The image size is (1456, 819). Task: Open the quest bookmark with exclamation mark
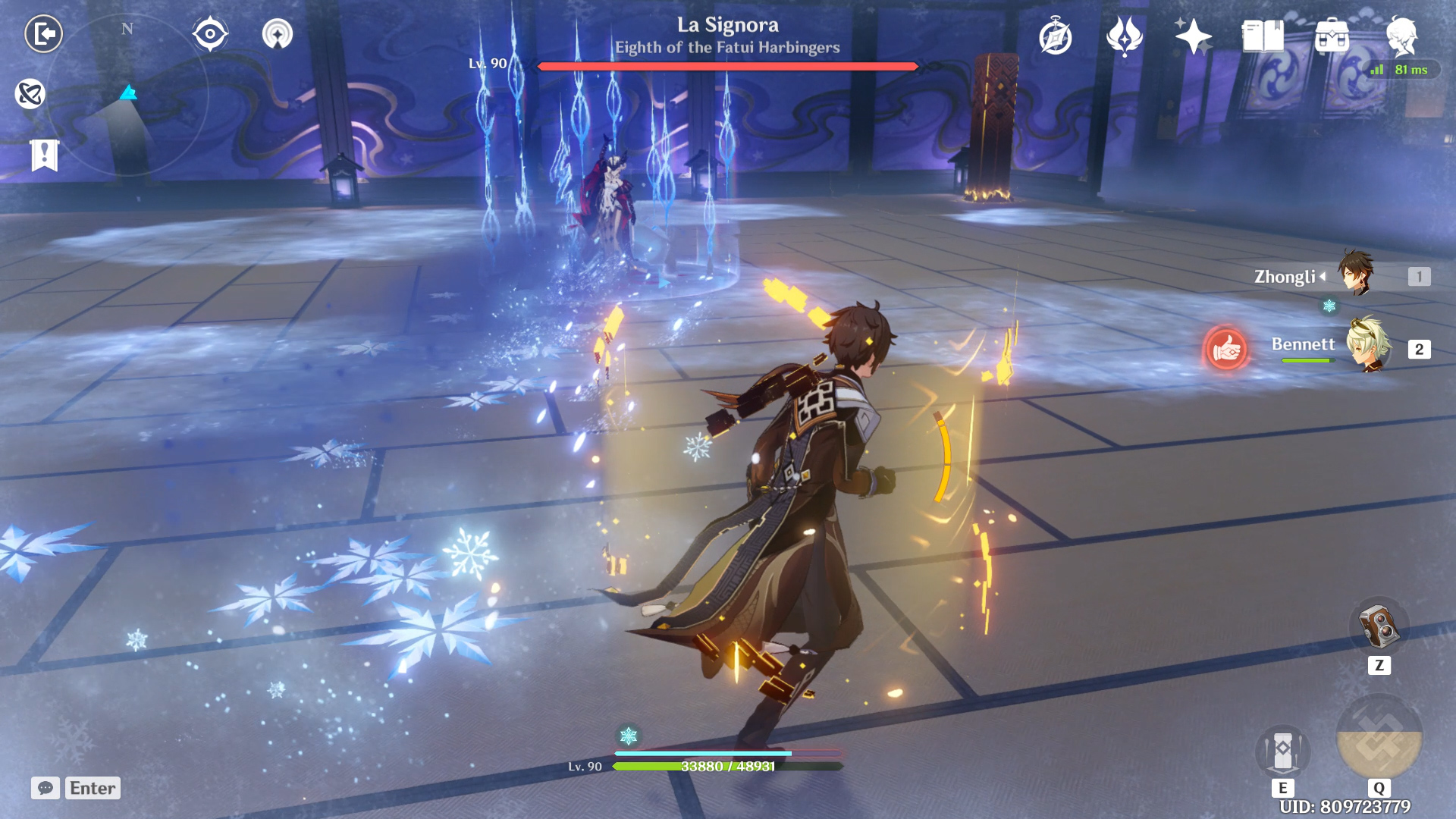pyautogui.click(x=45, y=155)
